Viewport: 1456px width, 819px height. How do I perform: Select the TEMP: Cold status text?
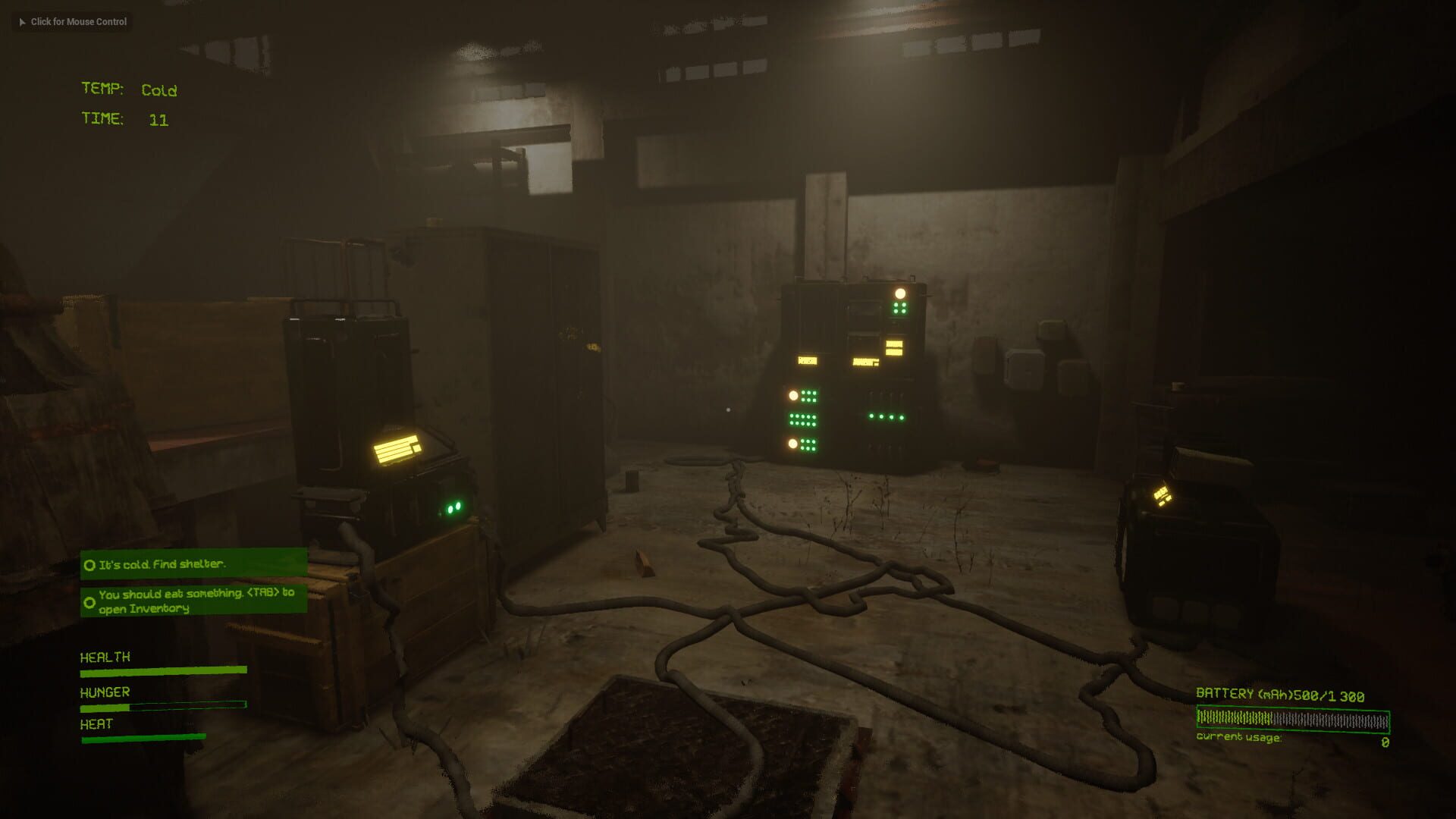coord(129,89)
